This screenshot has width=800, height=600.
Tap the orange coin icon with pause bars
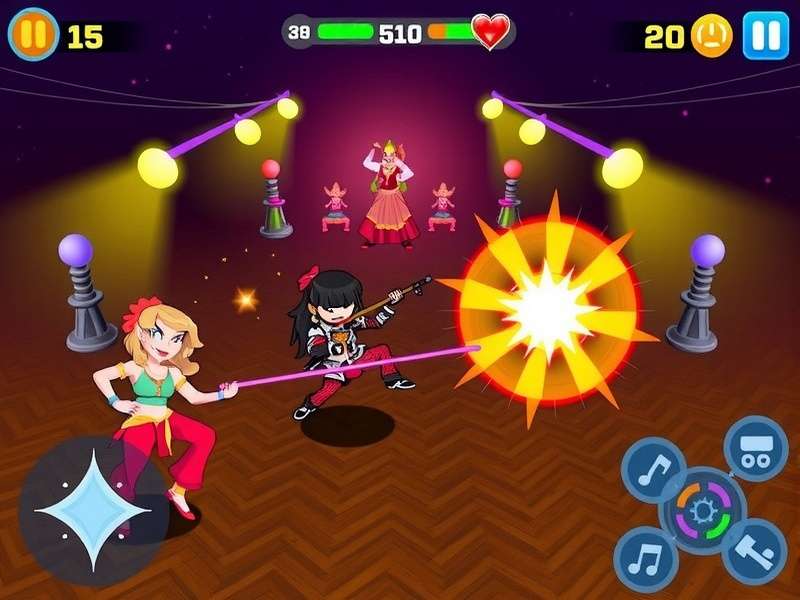click(33, 35)
